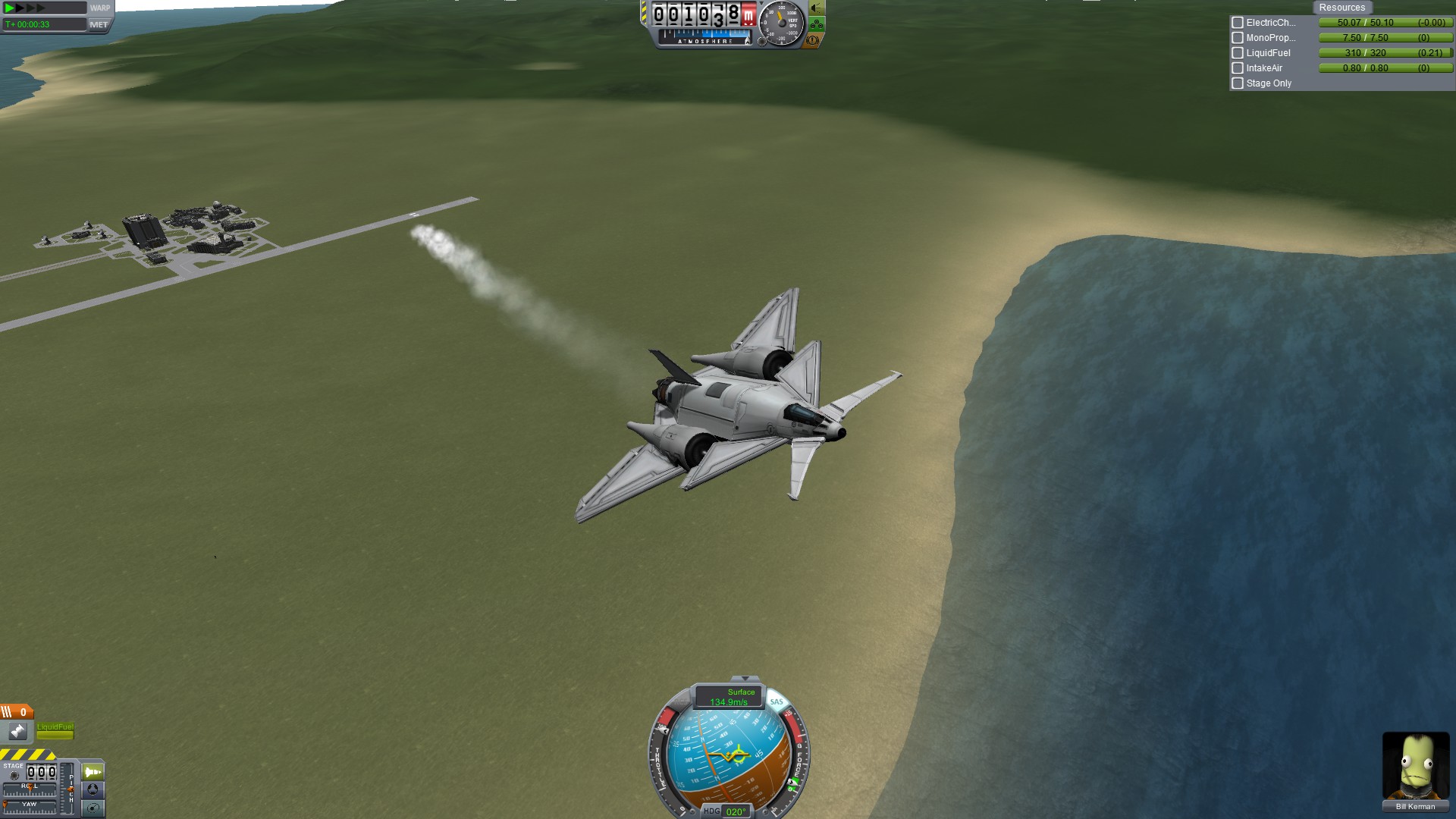Close the Resources panel tab

[1341, 8]
